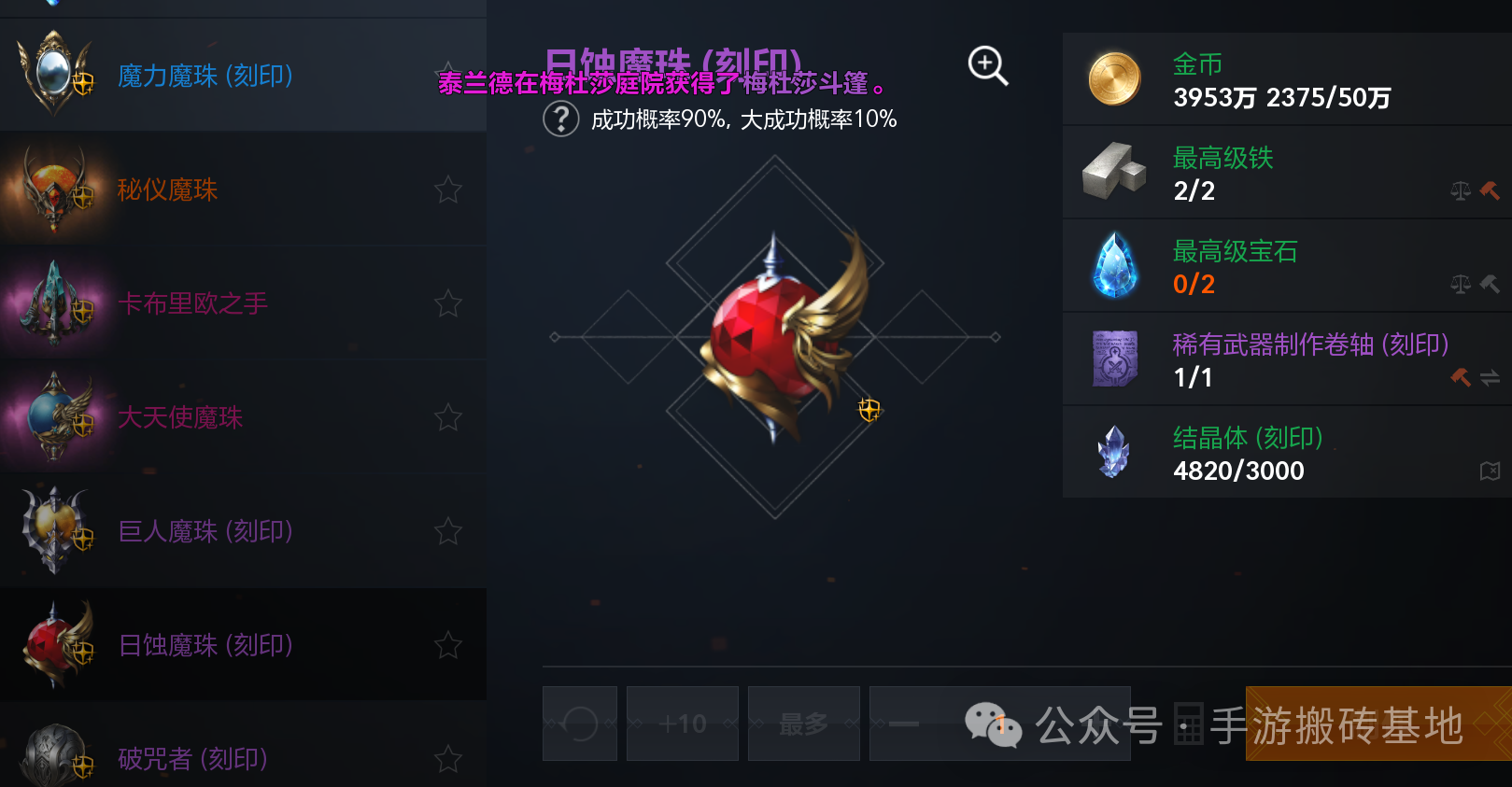The image size is (1512, 787).
Task: Click the question mark for crafting probability info
Action: pos(560,119)
